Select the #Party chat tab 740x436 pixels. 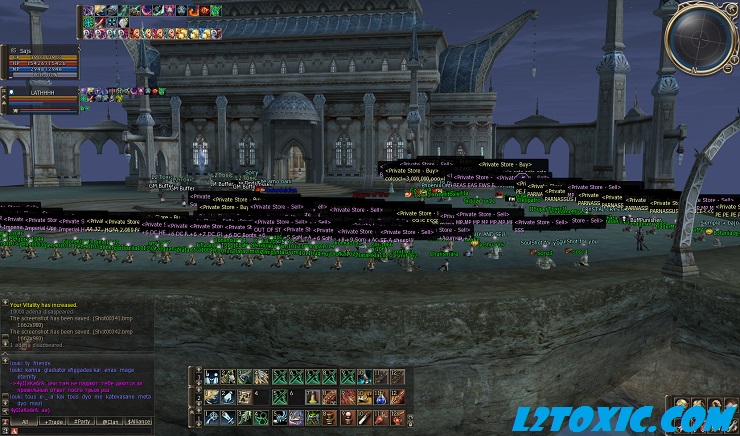(82, 422)
